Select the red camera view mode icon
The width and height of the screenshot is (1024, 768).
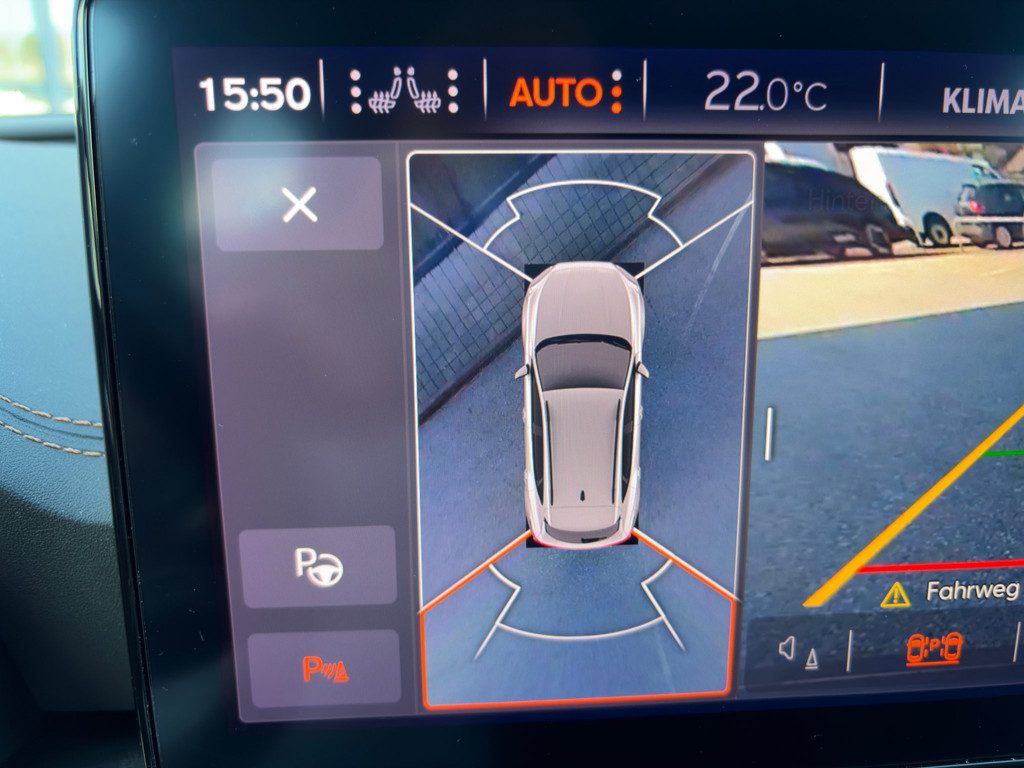coord(934,648)
